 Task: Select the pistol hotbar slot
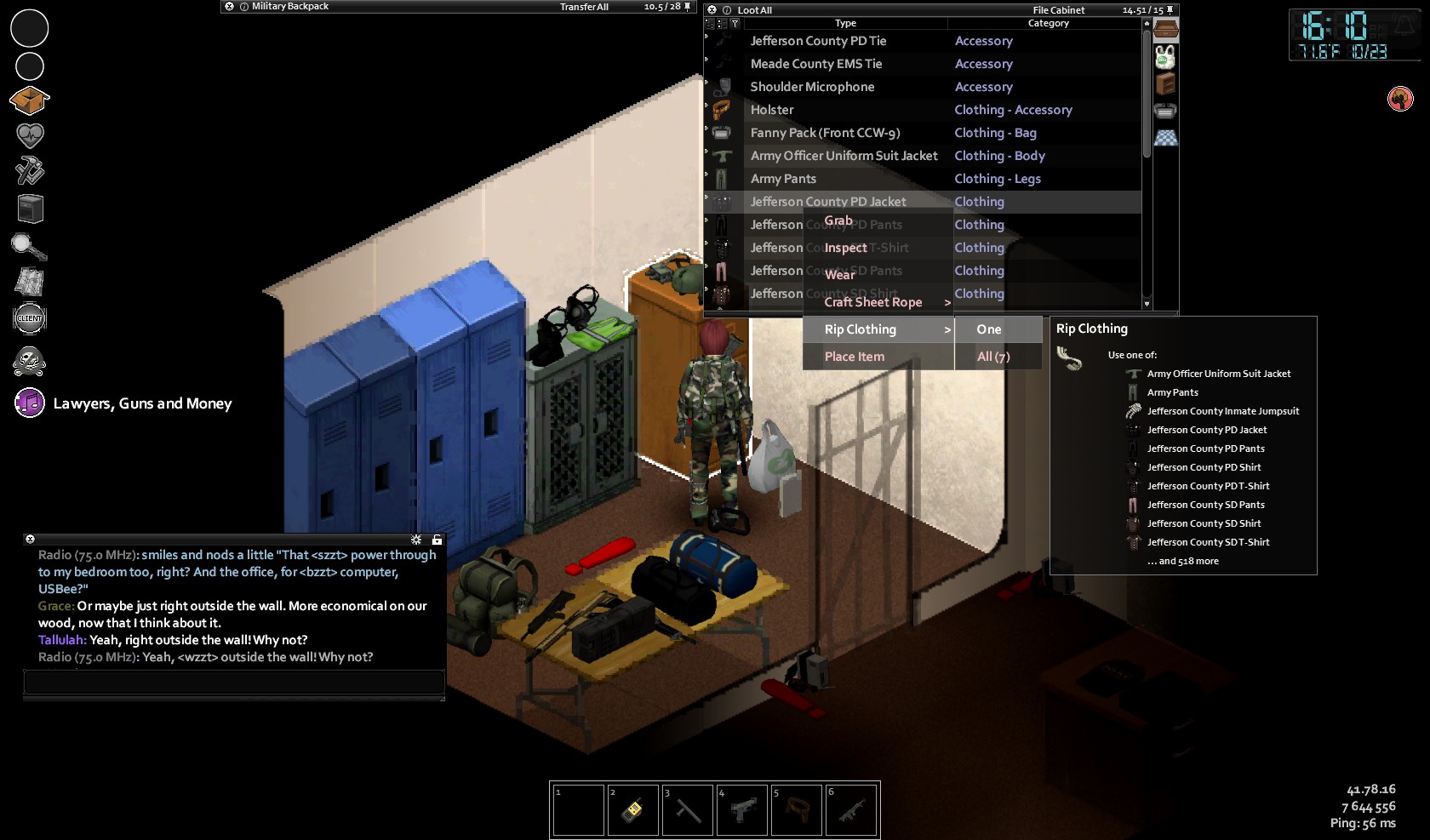point(742,809)
